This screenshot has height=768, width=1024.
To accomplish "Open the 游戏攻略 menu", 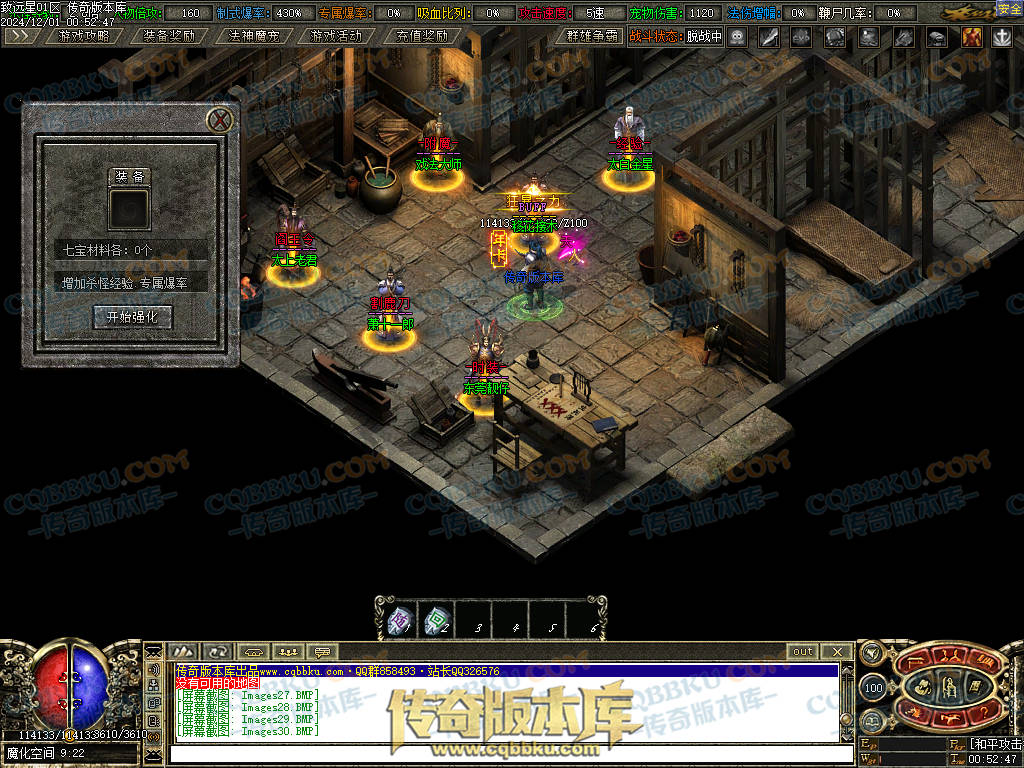I will click(x=84, y=36).
